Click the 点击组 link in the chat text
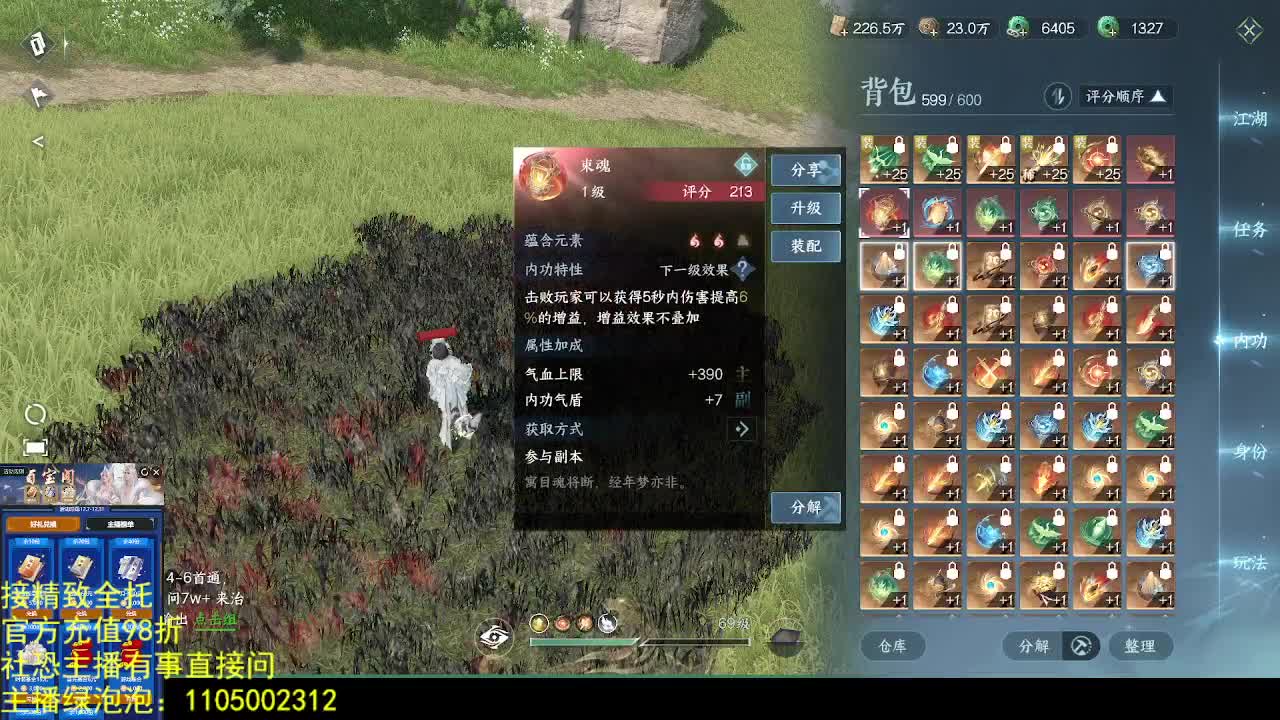 [x=216, y=620]
